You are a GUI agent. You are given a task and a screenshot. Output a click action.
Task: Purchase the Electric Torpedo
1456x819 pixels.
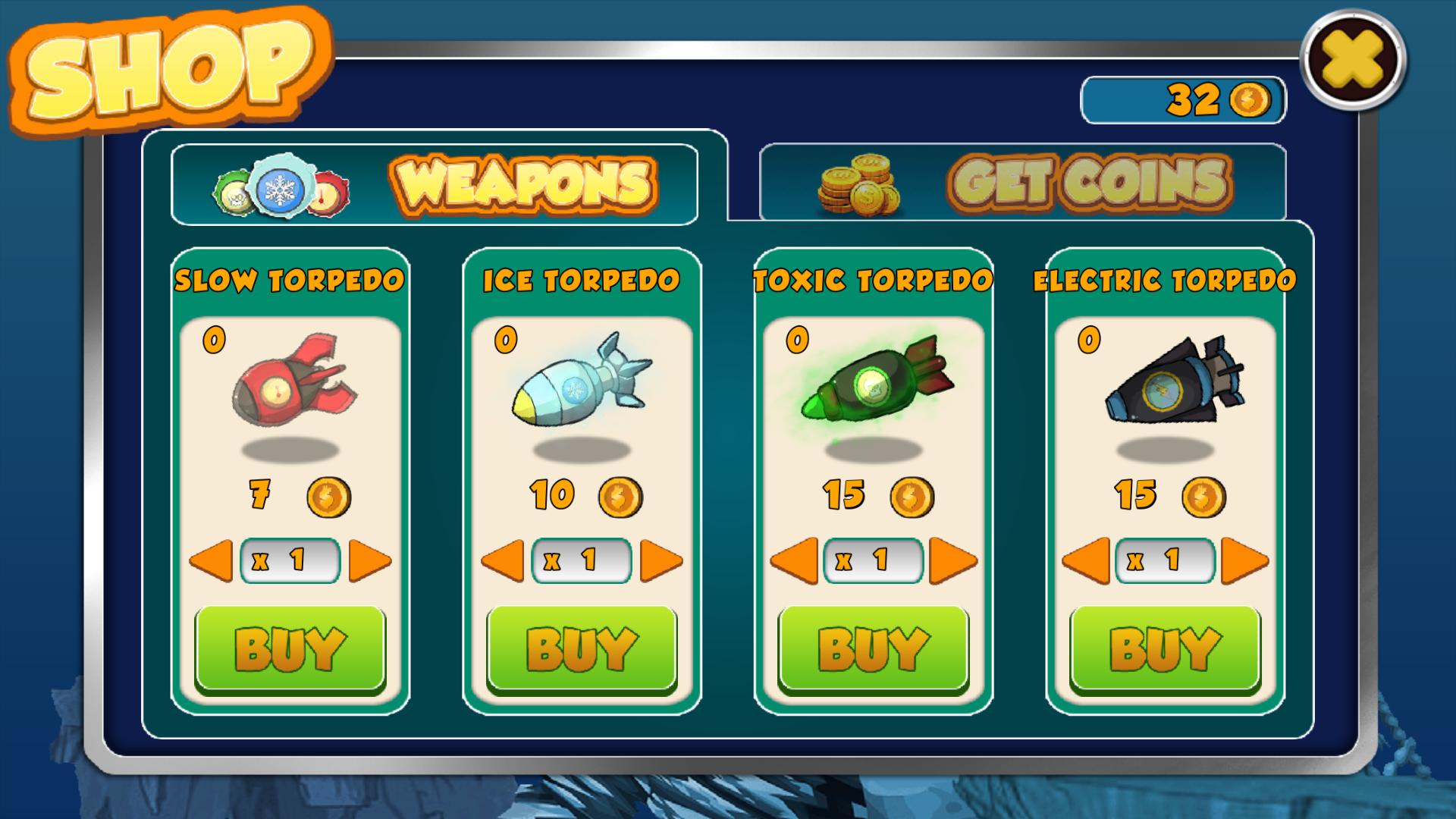point(1165,649)
